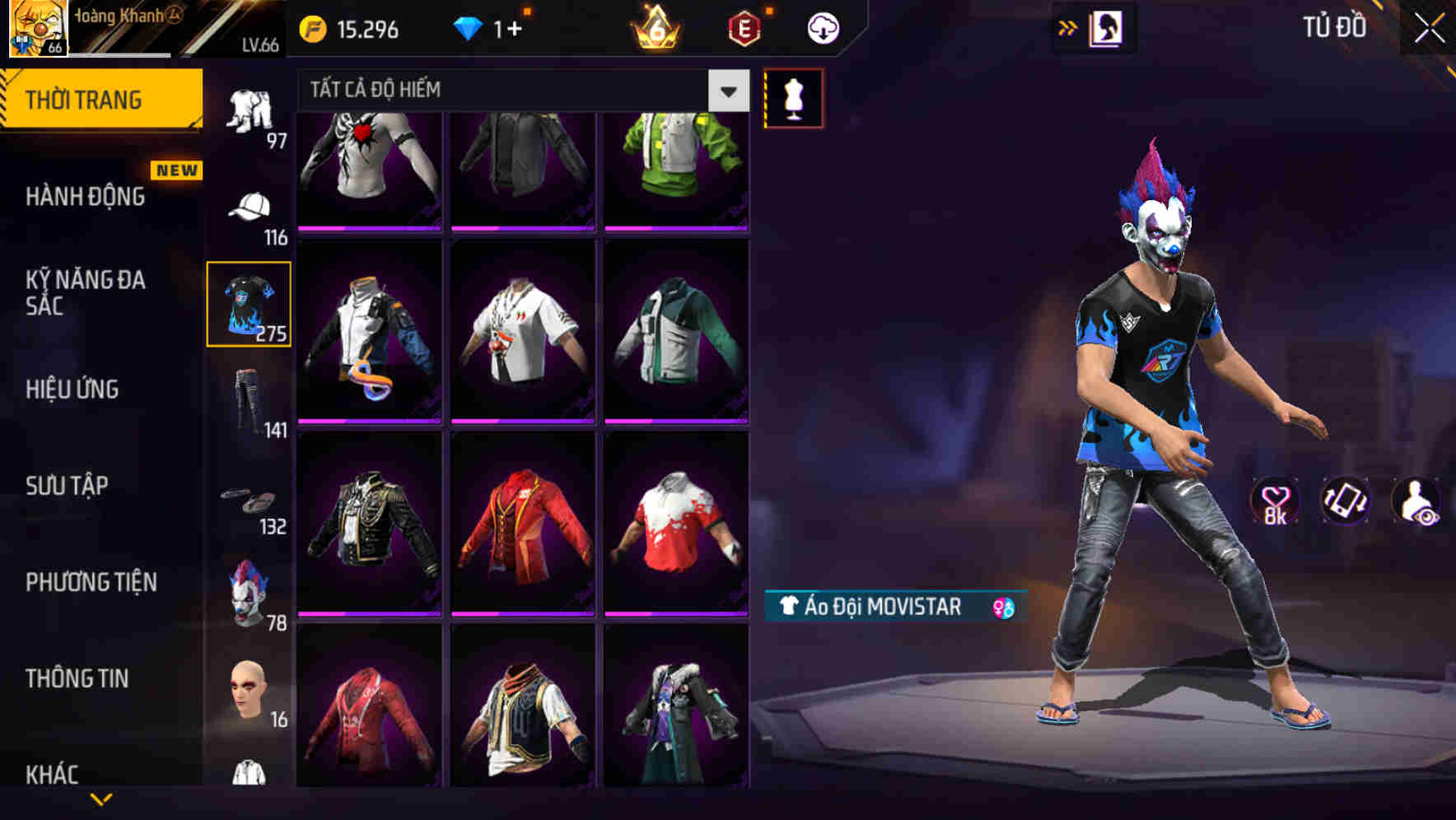This screenshot has height=820, width=1456.
Task: Click the E badge icon in the top bar
Action: tap(745, 27)
